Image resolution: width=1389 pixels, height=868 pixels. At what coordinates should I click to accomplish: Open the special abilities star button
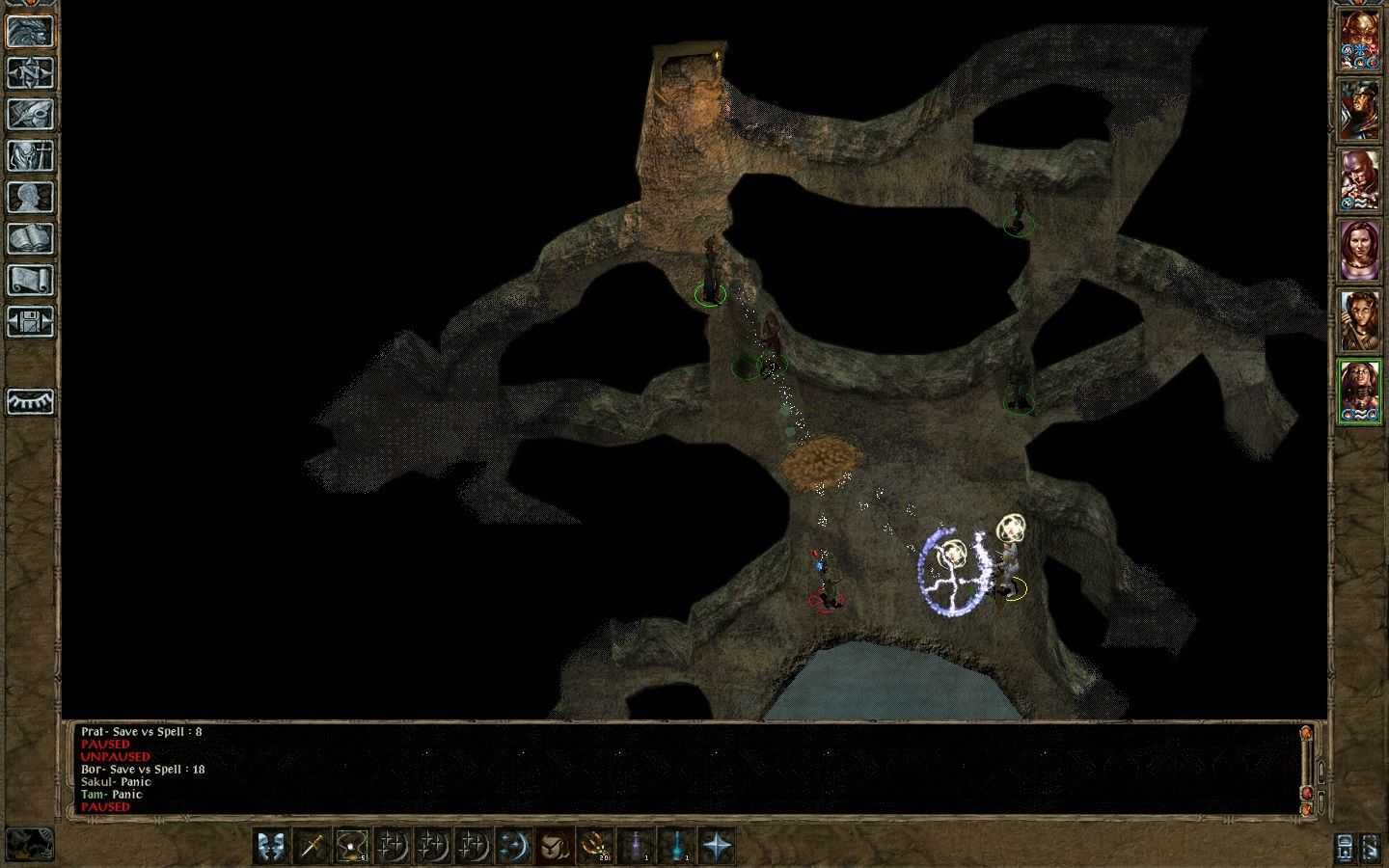tap(716, 846)
